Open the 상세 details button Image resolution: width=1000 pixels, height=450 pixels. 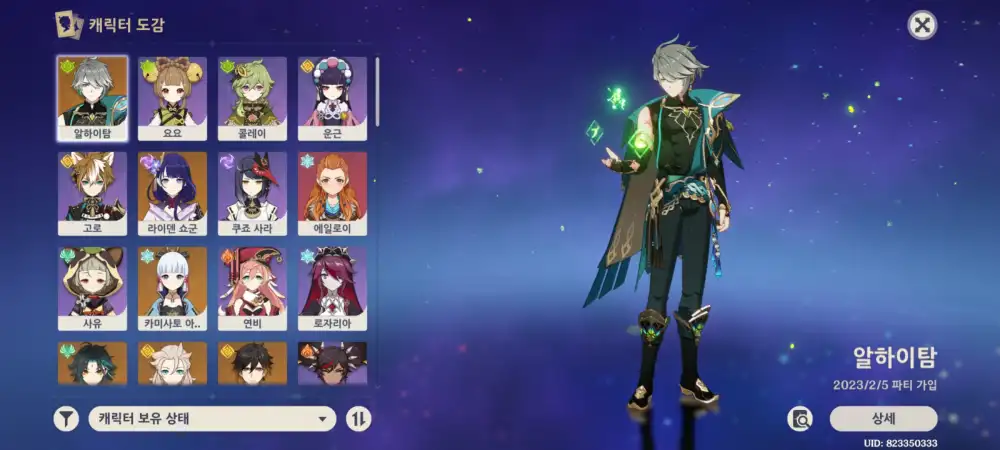click(x=883, y=419)
